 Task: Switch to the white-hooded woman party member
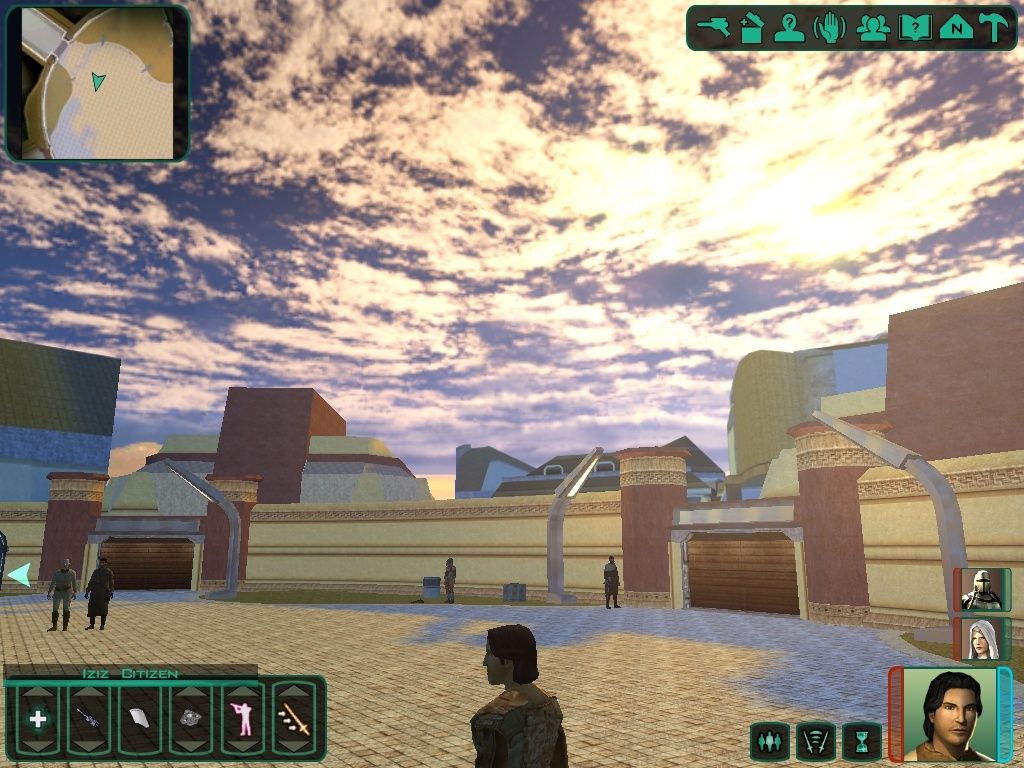[981, 639]
